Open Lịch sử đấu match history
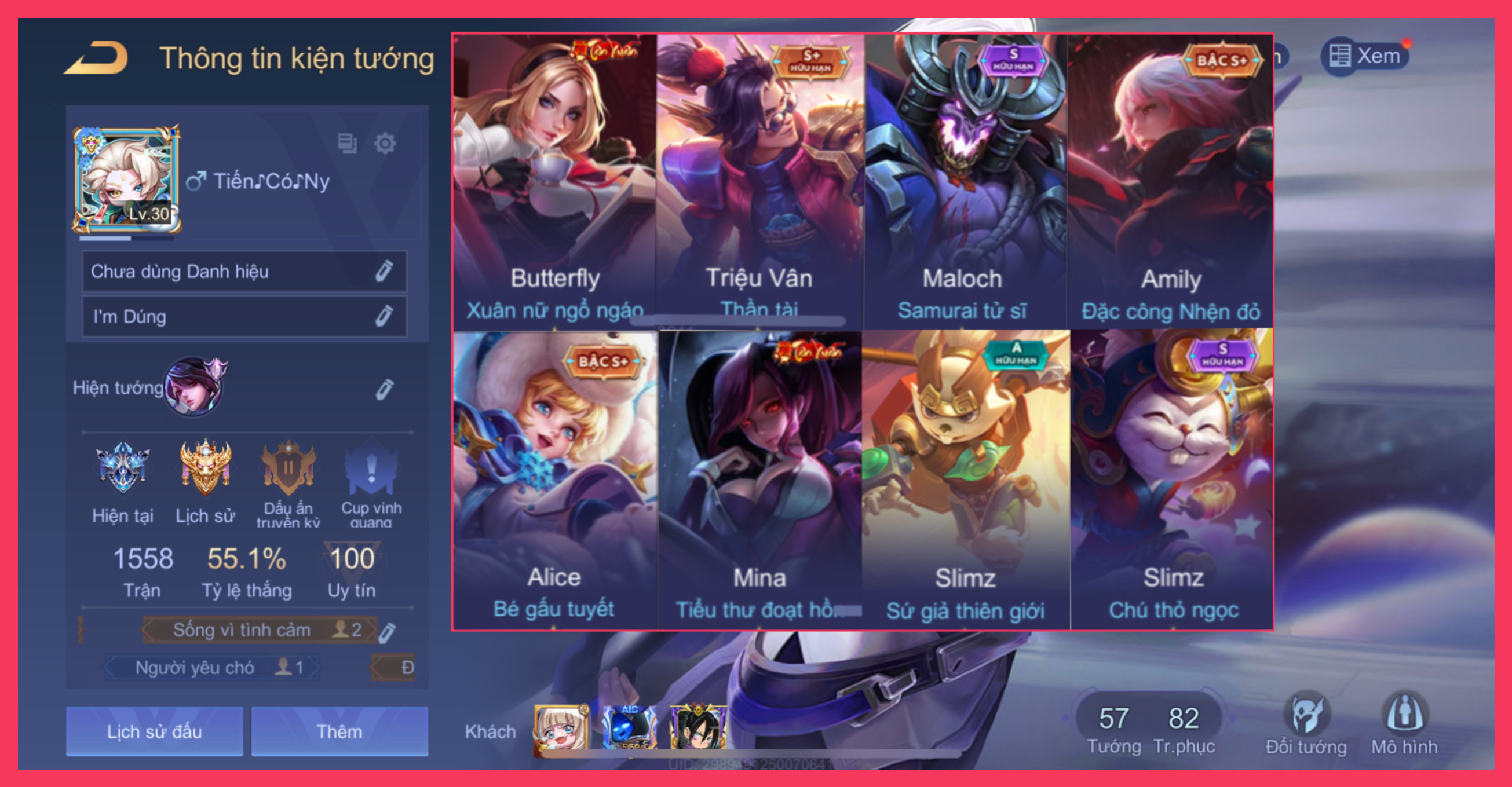Viewport: 1512px width, 787px height. (154, 731)
